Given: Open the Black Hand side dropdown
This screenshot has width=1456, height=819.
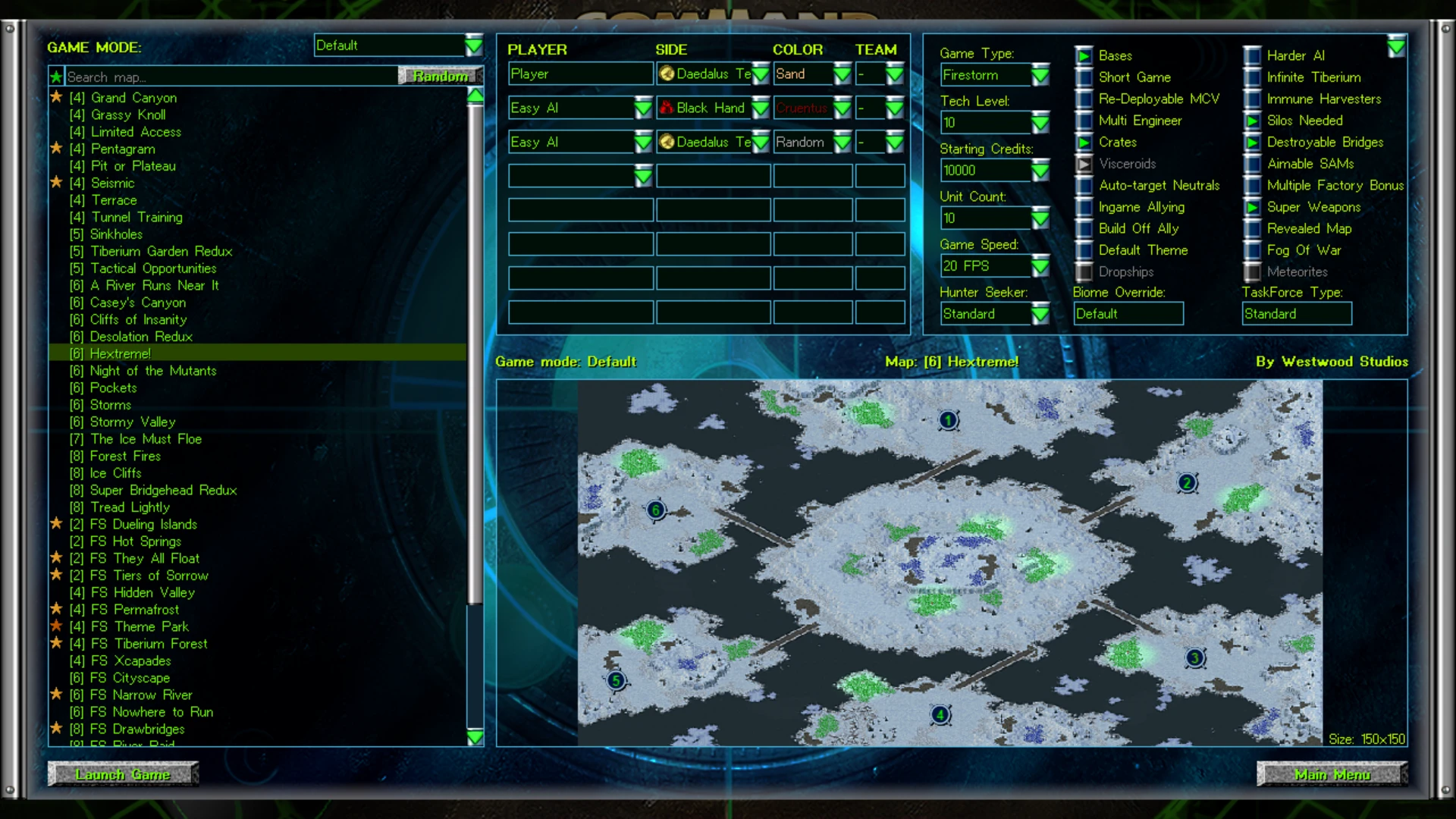Looking at the screenshot, I should pyautogui.click(x=761, y=108).
